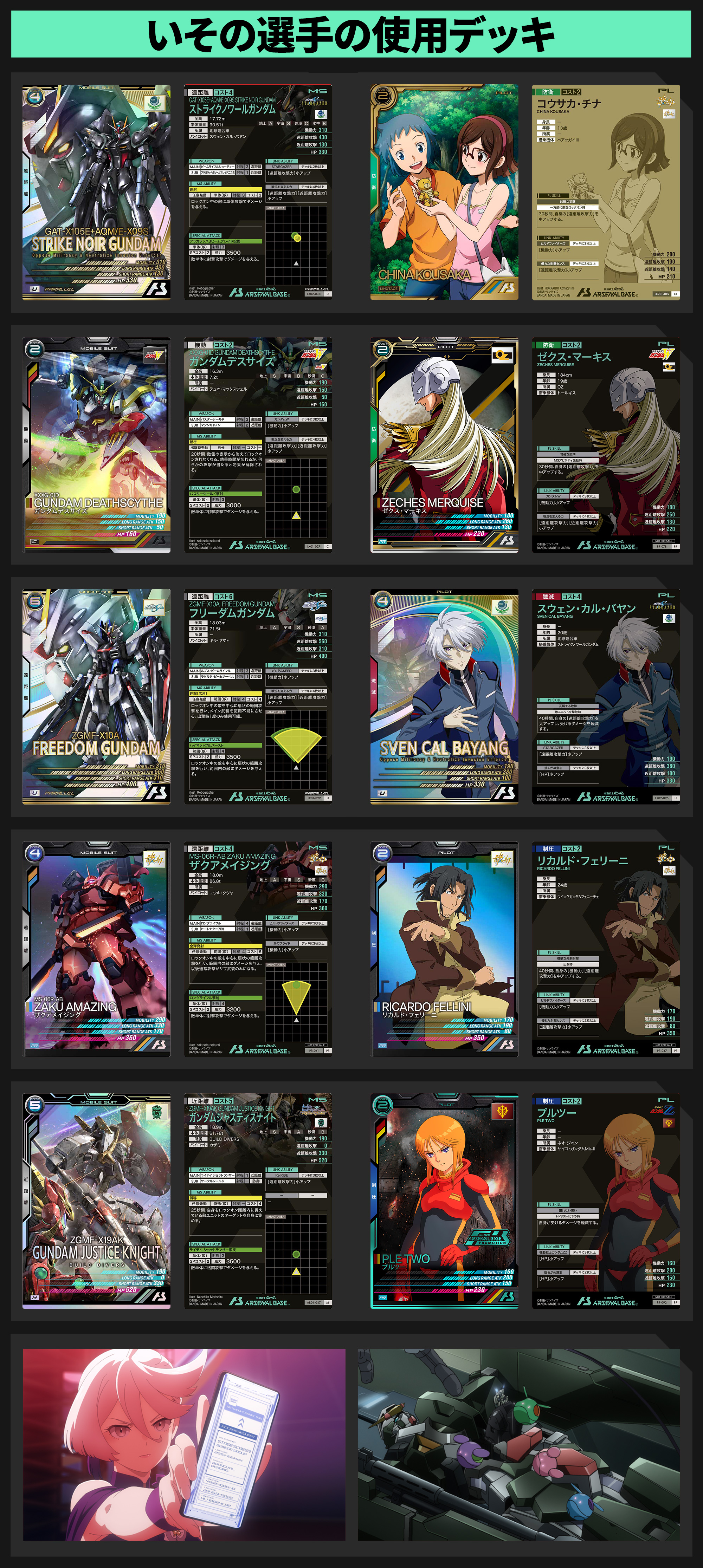Select the Strike Noir Gundam artwork card
703x1568 pixels.
click(96, 192)
